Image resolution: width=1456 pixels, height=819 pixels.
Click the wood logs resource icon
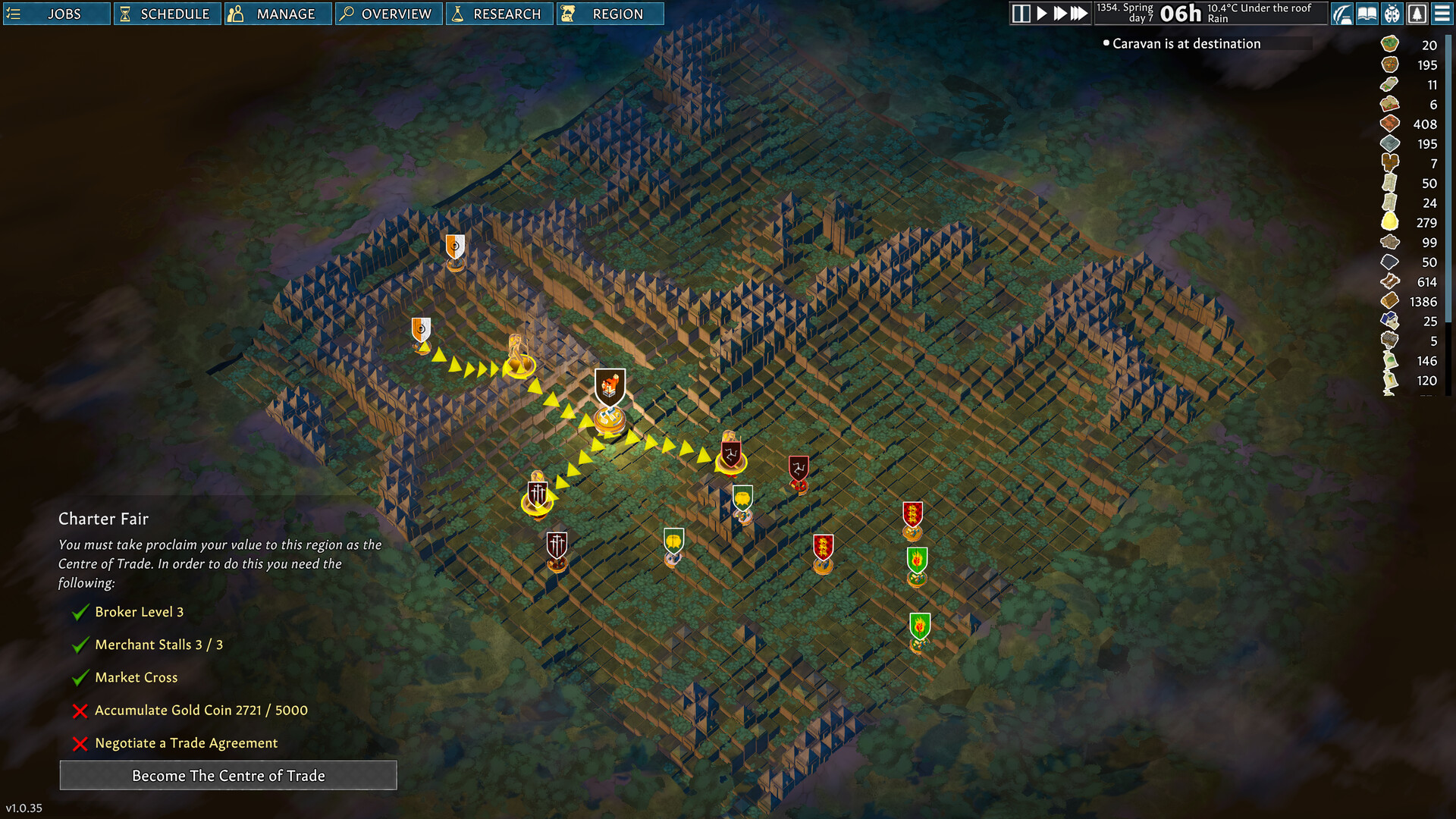click(x=1389, y=301)
